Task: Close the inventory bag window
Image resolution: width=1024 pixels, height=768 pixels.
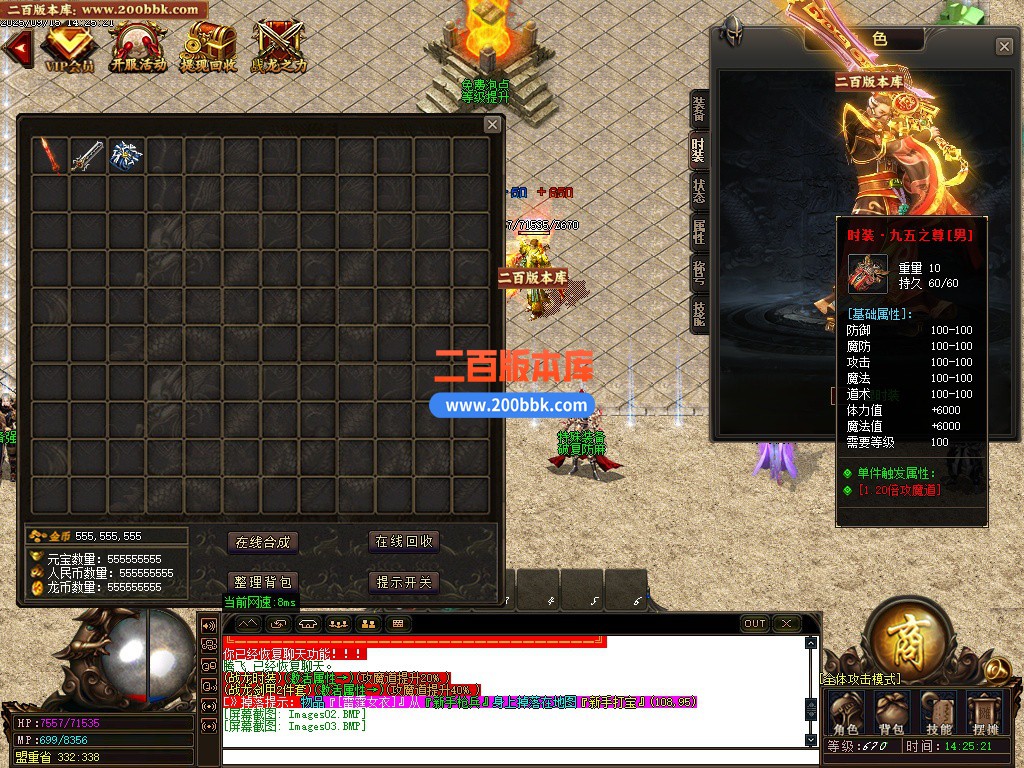Action: (x=492, y=124)
